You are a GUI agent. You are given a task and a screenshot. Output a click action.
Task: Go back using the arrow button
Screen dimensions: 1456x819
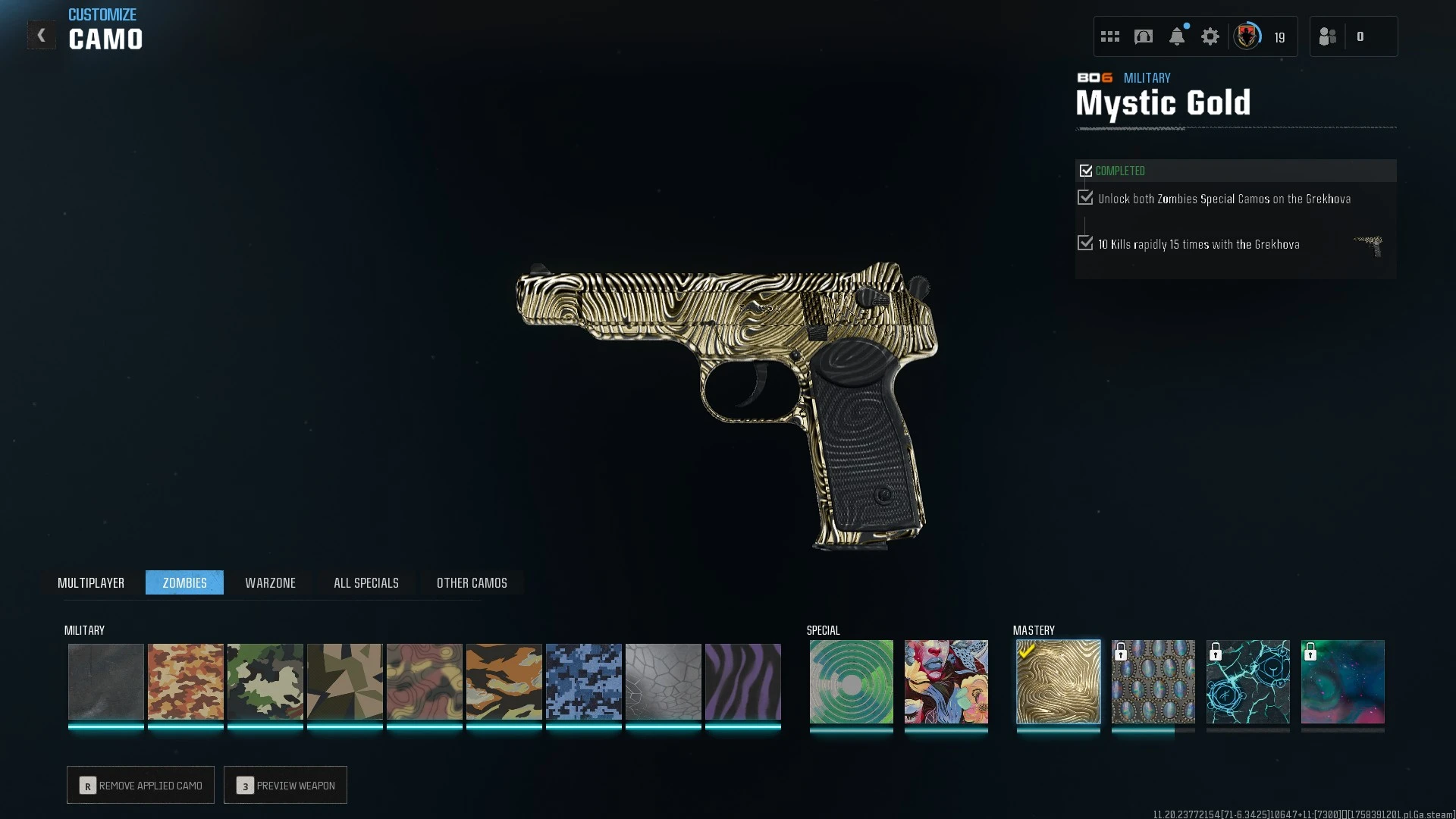click(x=42, y=36)
